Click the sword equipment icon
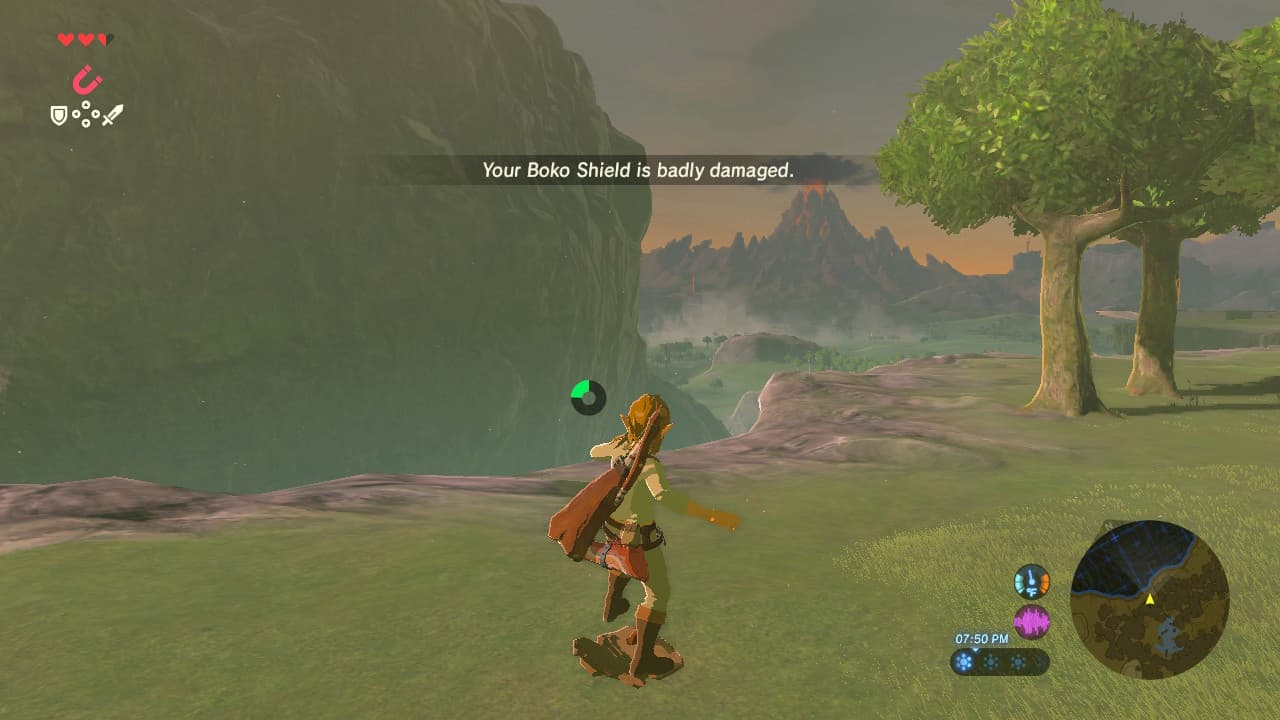The image size is (1280, 720). click(x=113, y=114)
